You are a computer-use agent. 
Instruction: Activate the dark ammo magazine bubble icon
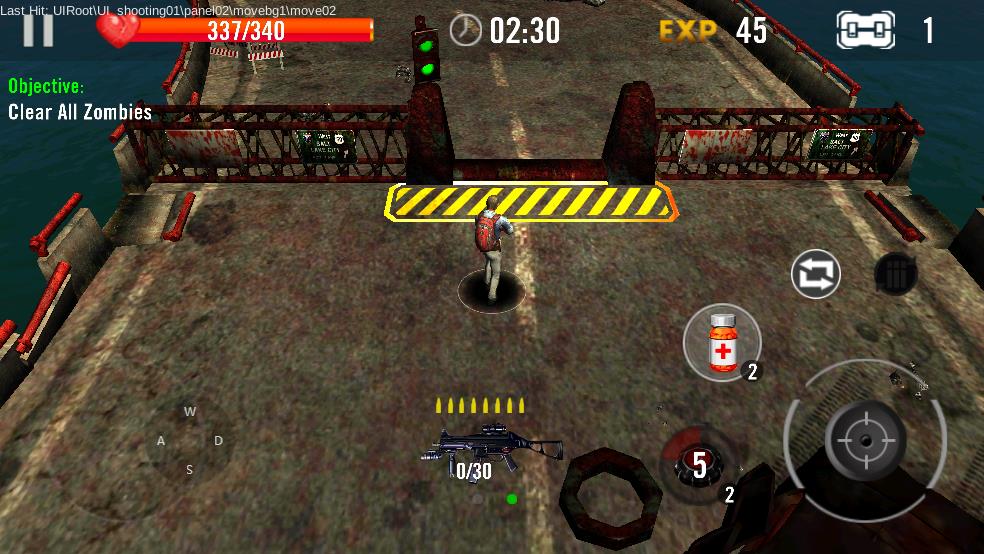[896, 274]
